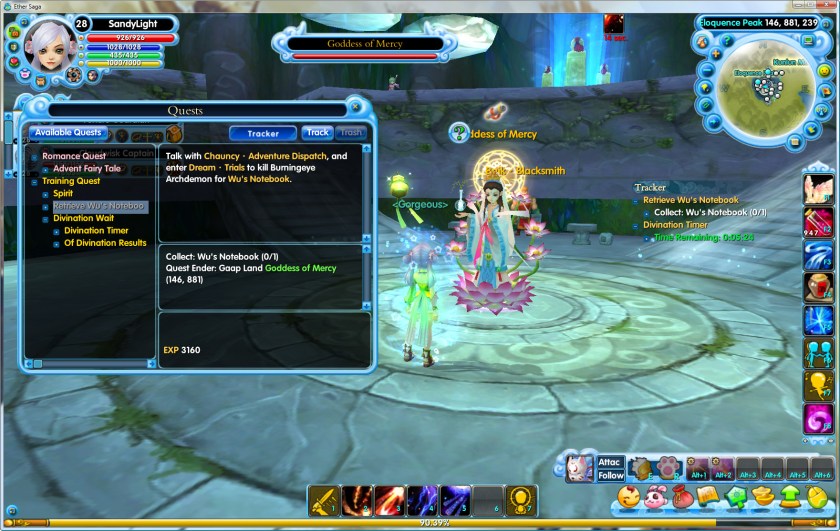The width and height of the screenshot is (840, 531).
Task: Command the pet to Attack
Action: click(x=610, y=462)
